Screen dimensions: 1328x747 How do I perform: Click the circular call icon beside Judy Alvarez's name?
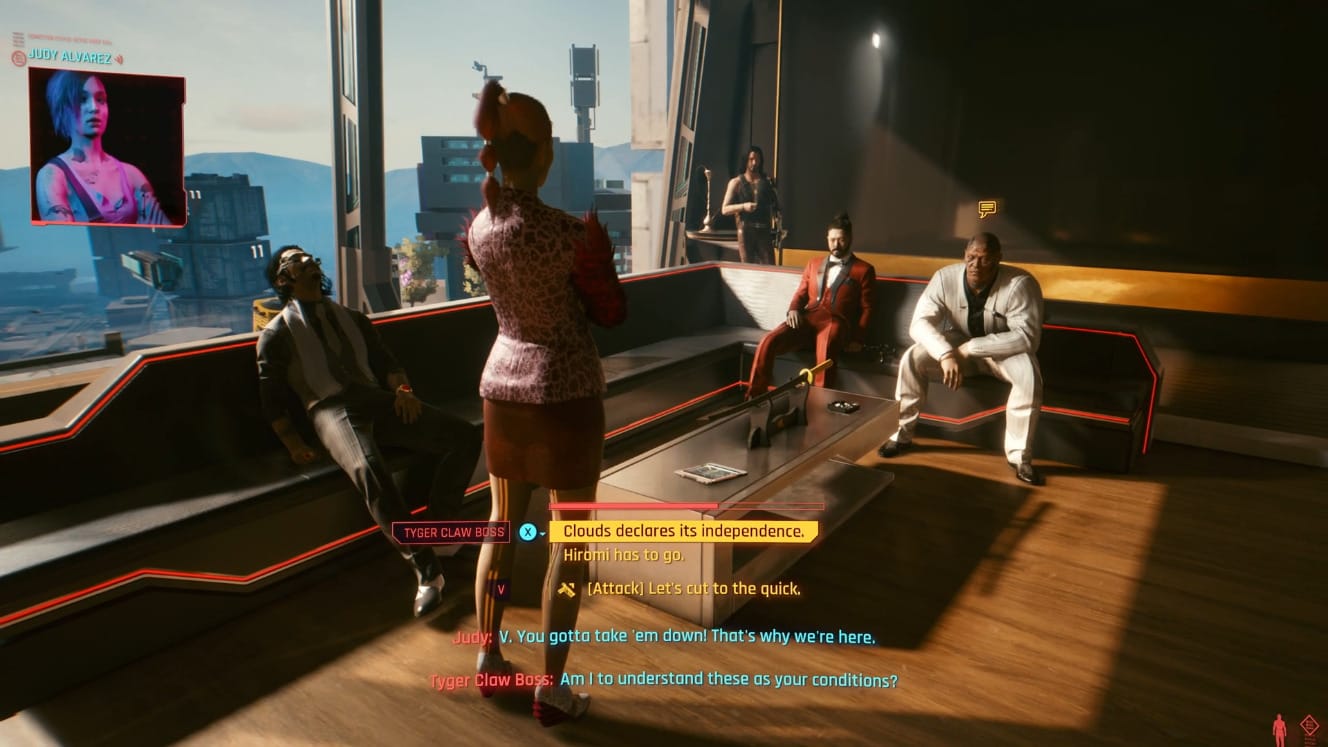pos(18,56)
